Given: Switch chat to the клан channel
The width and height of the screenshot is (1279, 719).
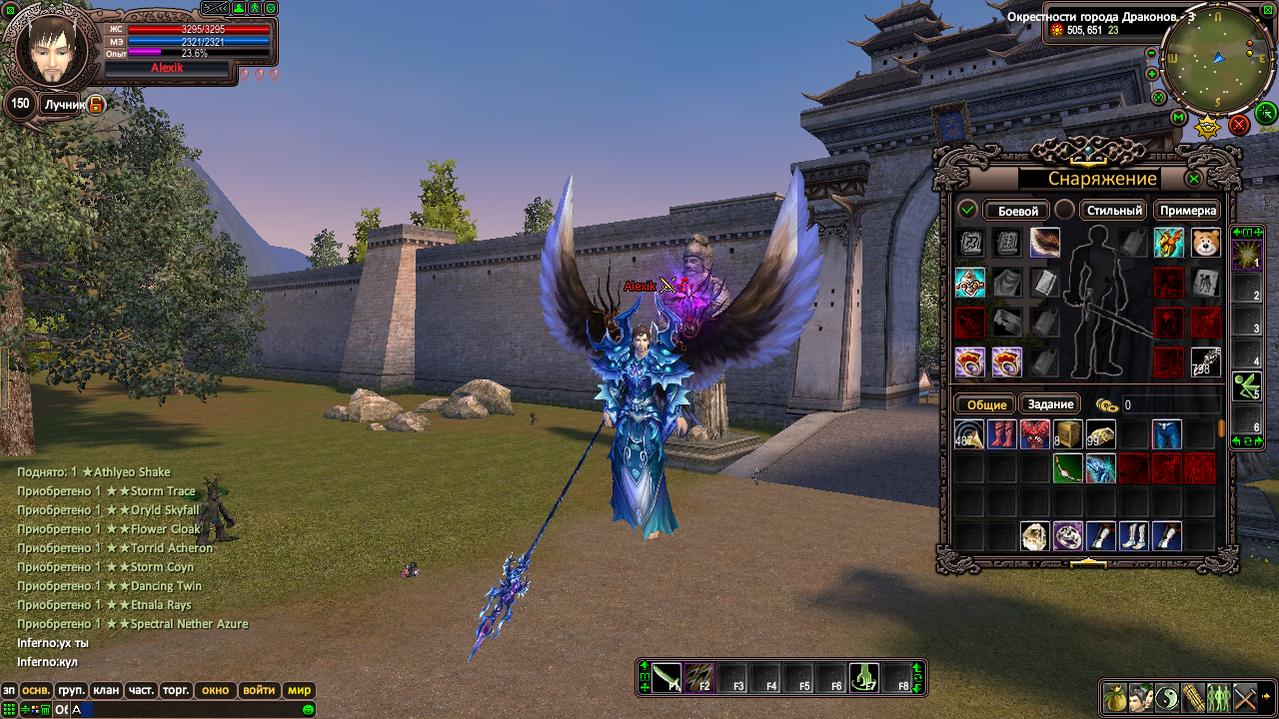Looking at the screenshot, I should pyautogui.click(x=104, y=690).
